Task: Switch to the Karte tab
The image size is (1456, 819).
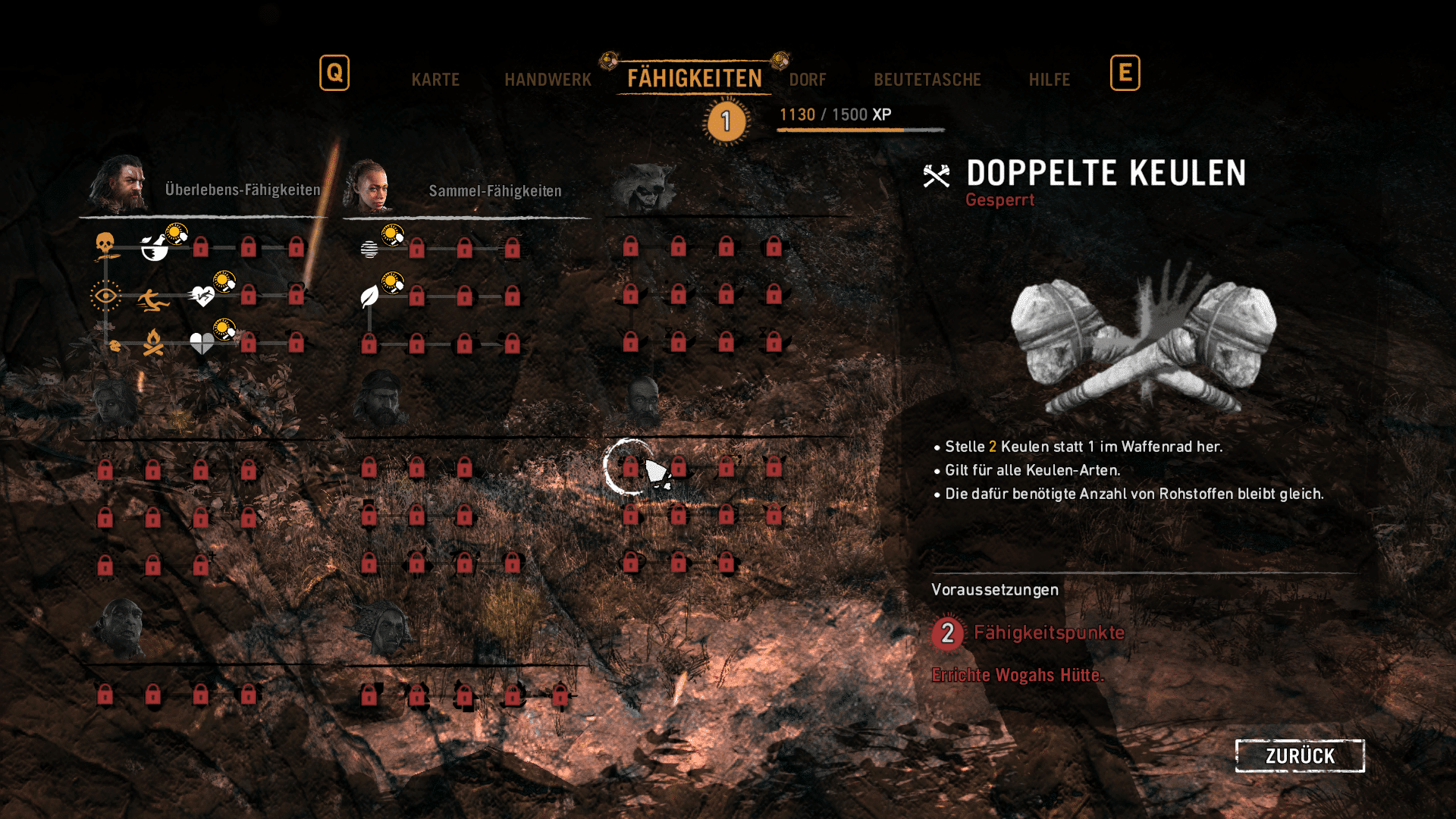Action: [435, 80]
